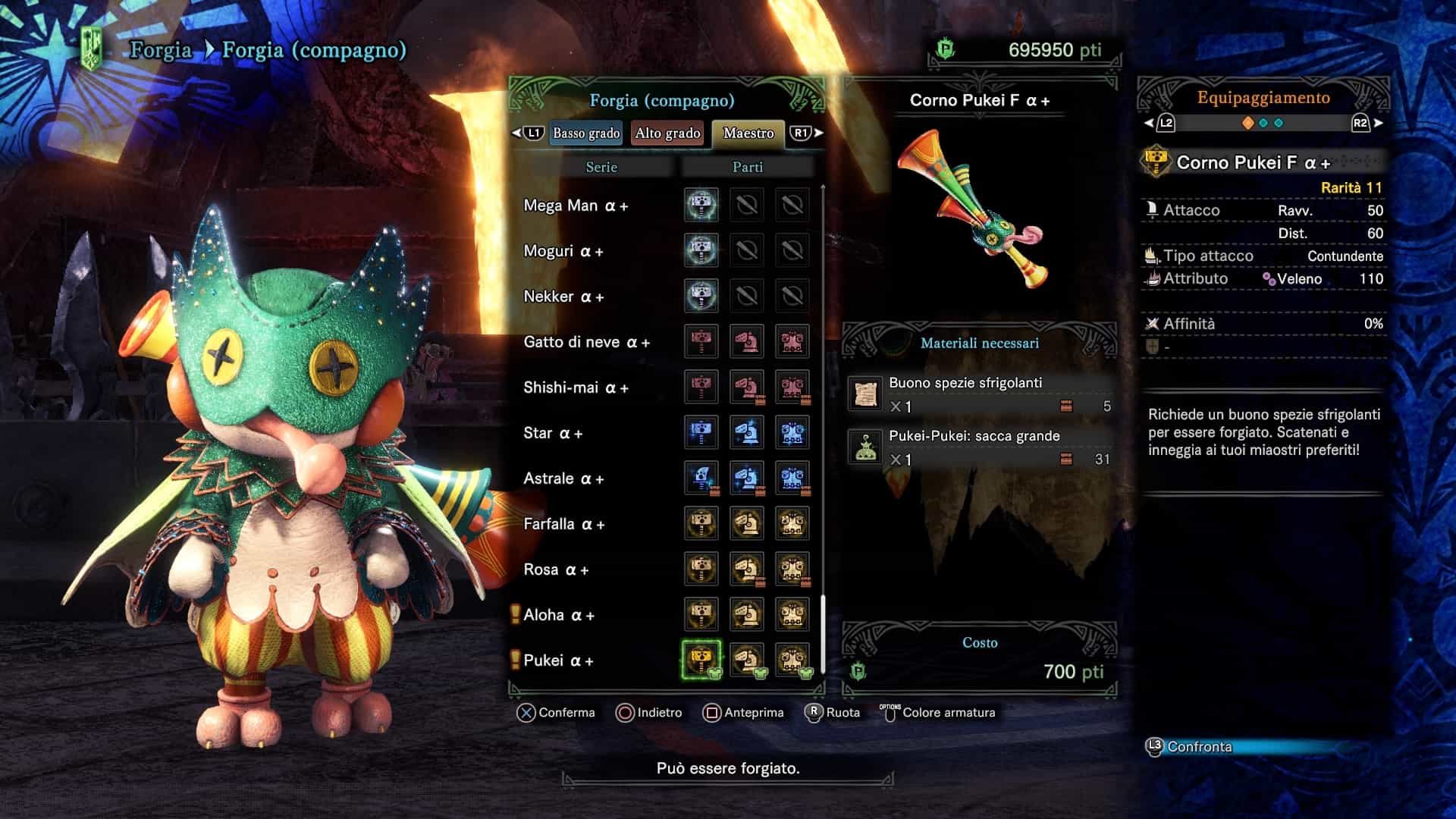Select the Gatto di neve α+ series
1456x819 pixels.
(586, 342)
